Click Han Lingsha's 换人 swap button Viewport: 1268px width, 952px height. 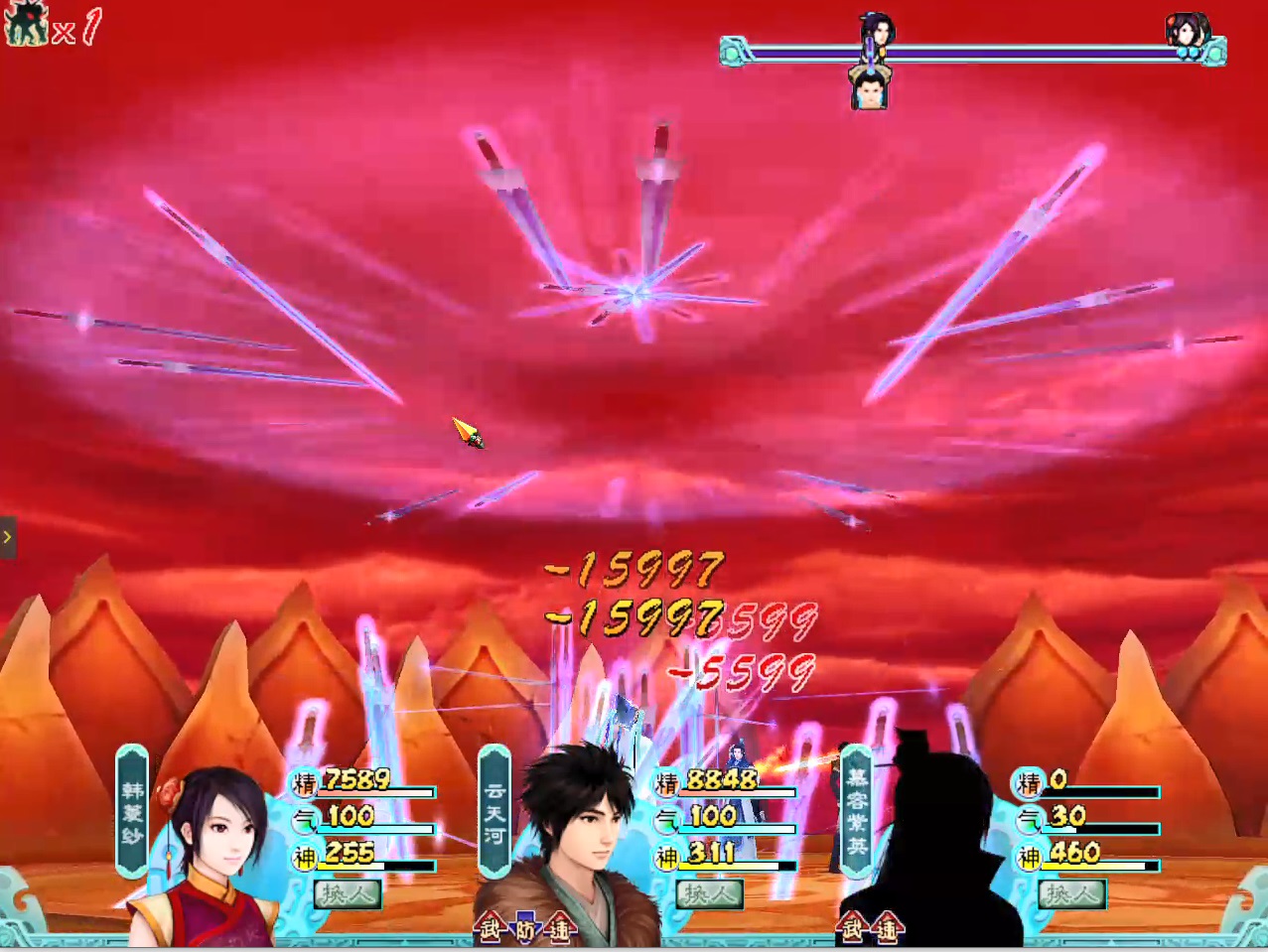(x=347, y=893)
